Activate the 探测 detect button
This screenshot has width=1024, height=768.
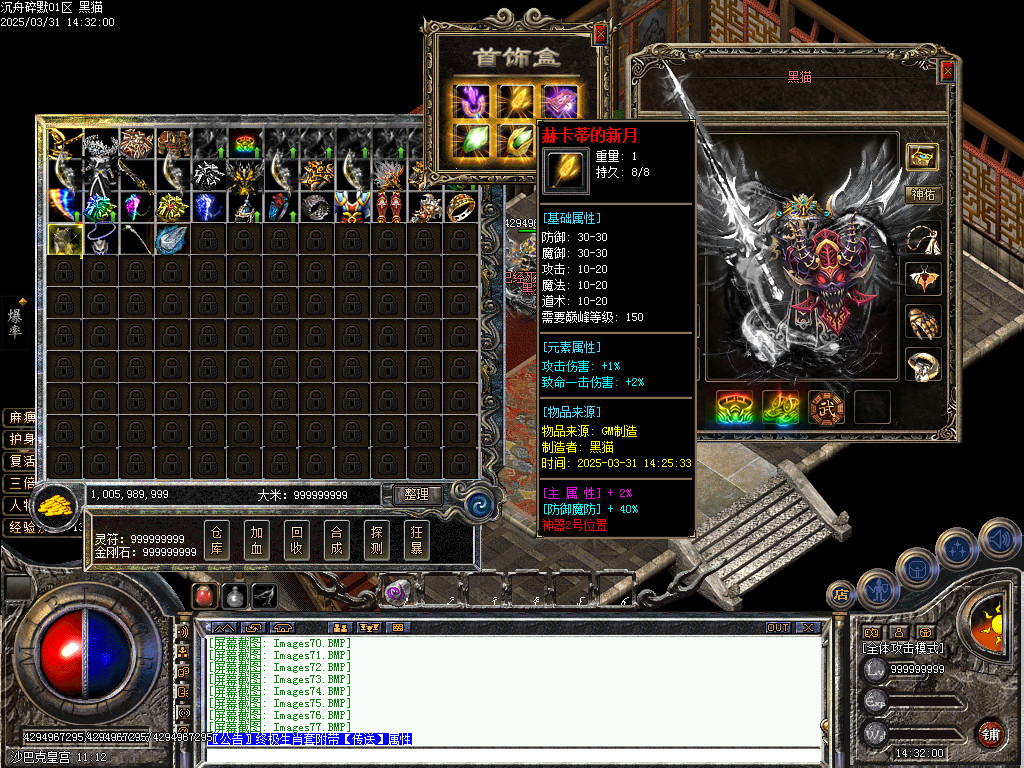click(x=377, y=540)
